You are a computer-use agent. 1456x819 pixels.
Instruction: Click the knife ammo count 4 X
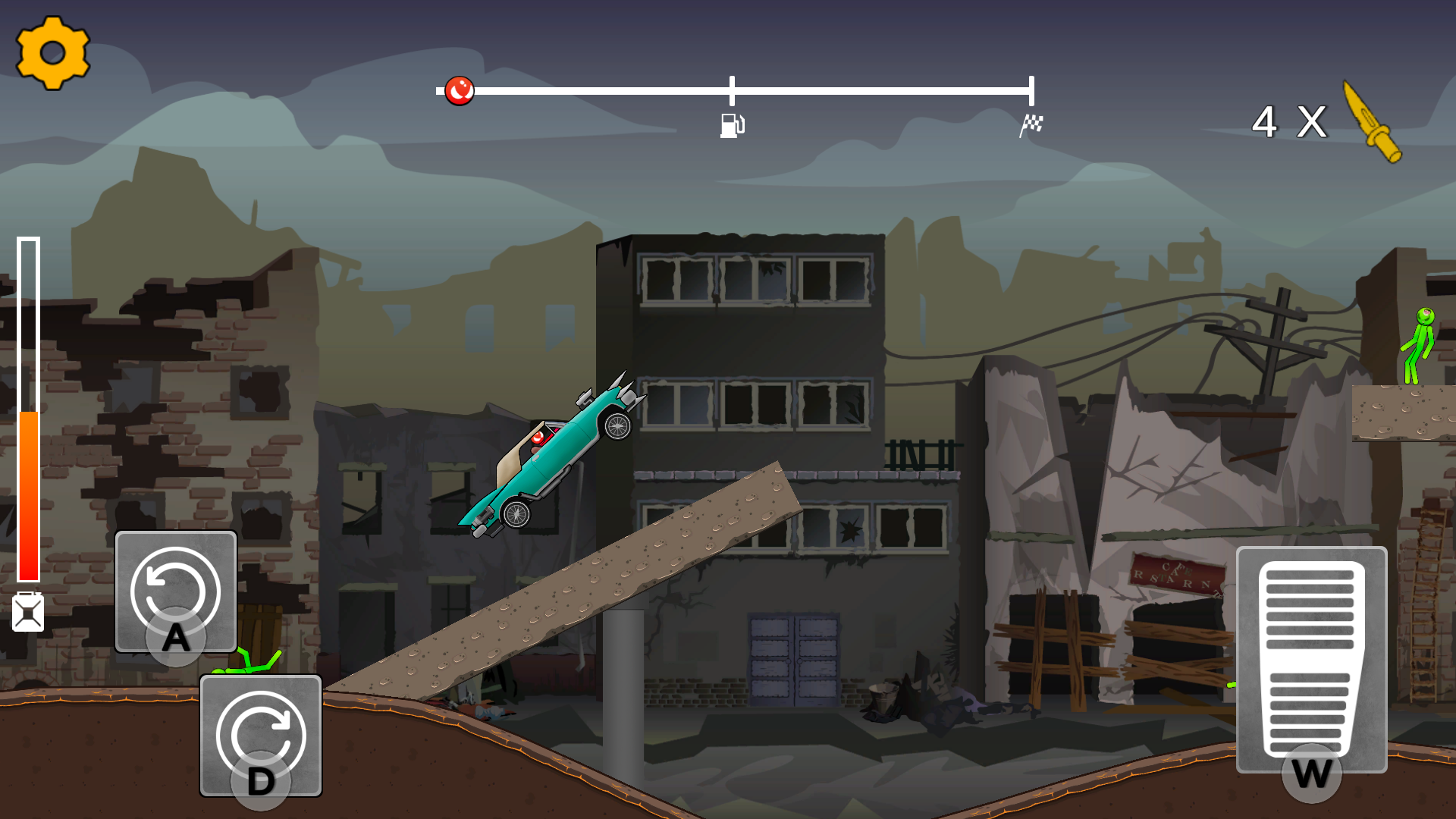point(1289,121)
